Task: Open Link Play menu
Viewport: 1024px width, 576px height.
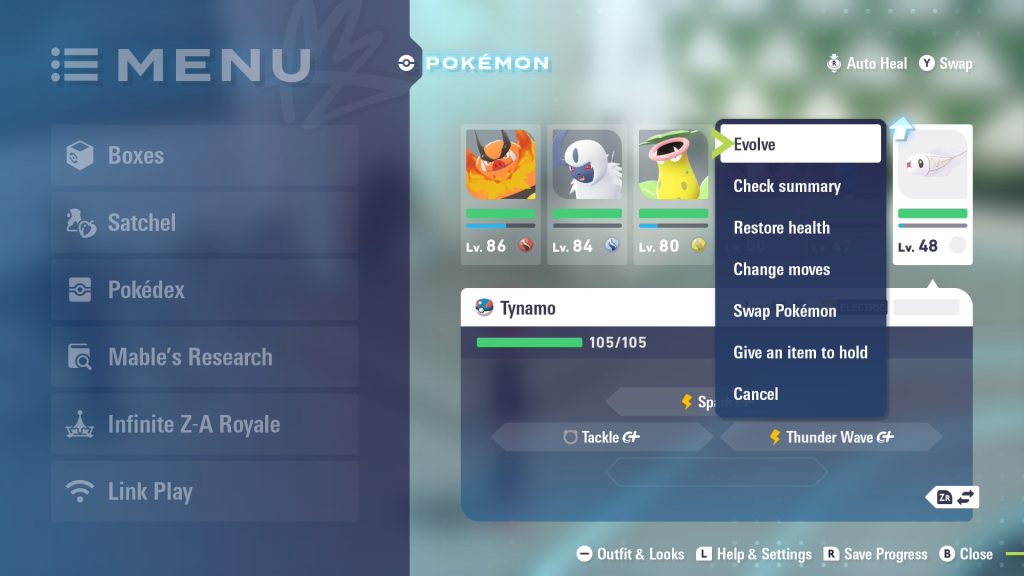Action: point(204,491)
